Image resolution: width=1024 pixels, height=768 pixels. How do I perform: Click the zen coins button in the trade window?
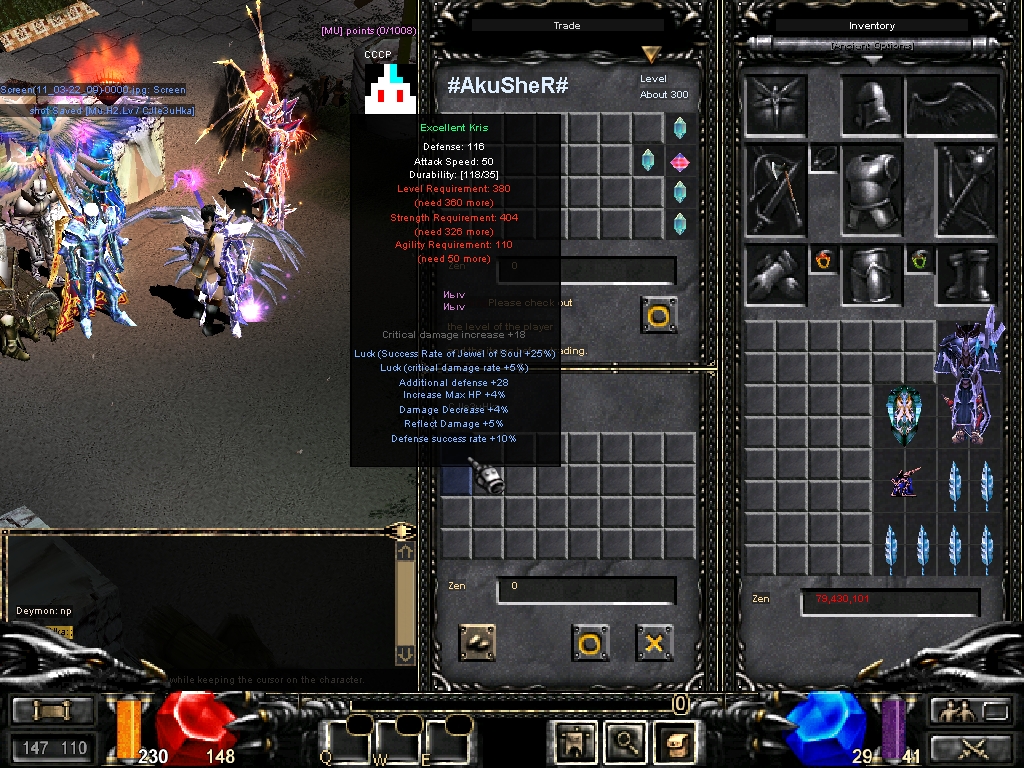pos(477,643)
